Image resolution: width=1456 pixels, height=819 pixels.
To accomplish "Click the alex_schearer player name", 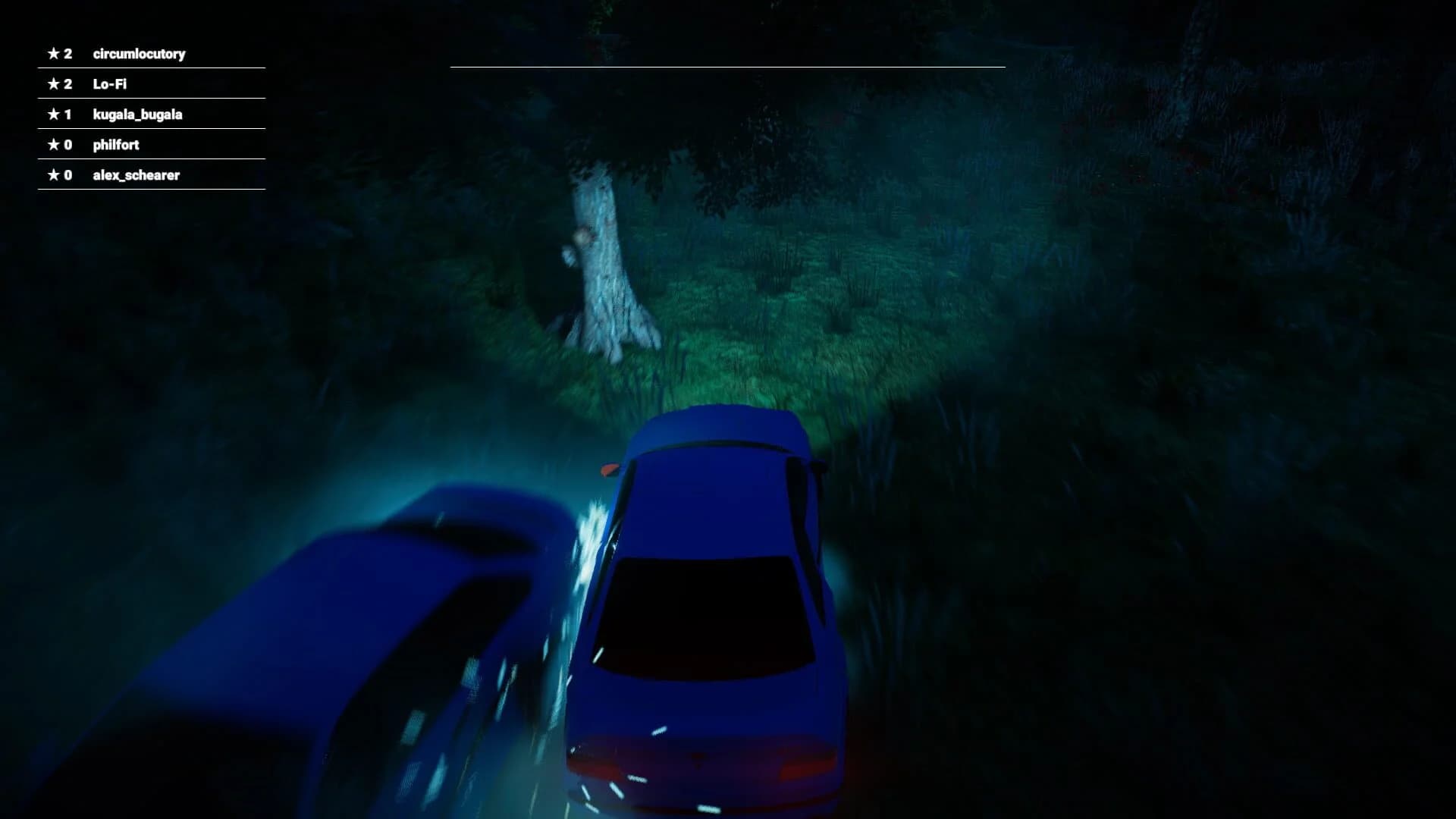I will pos(135,174).
